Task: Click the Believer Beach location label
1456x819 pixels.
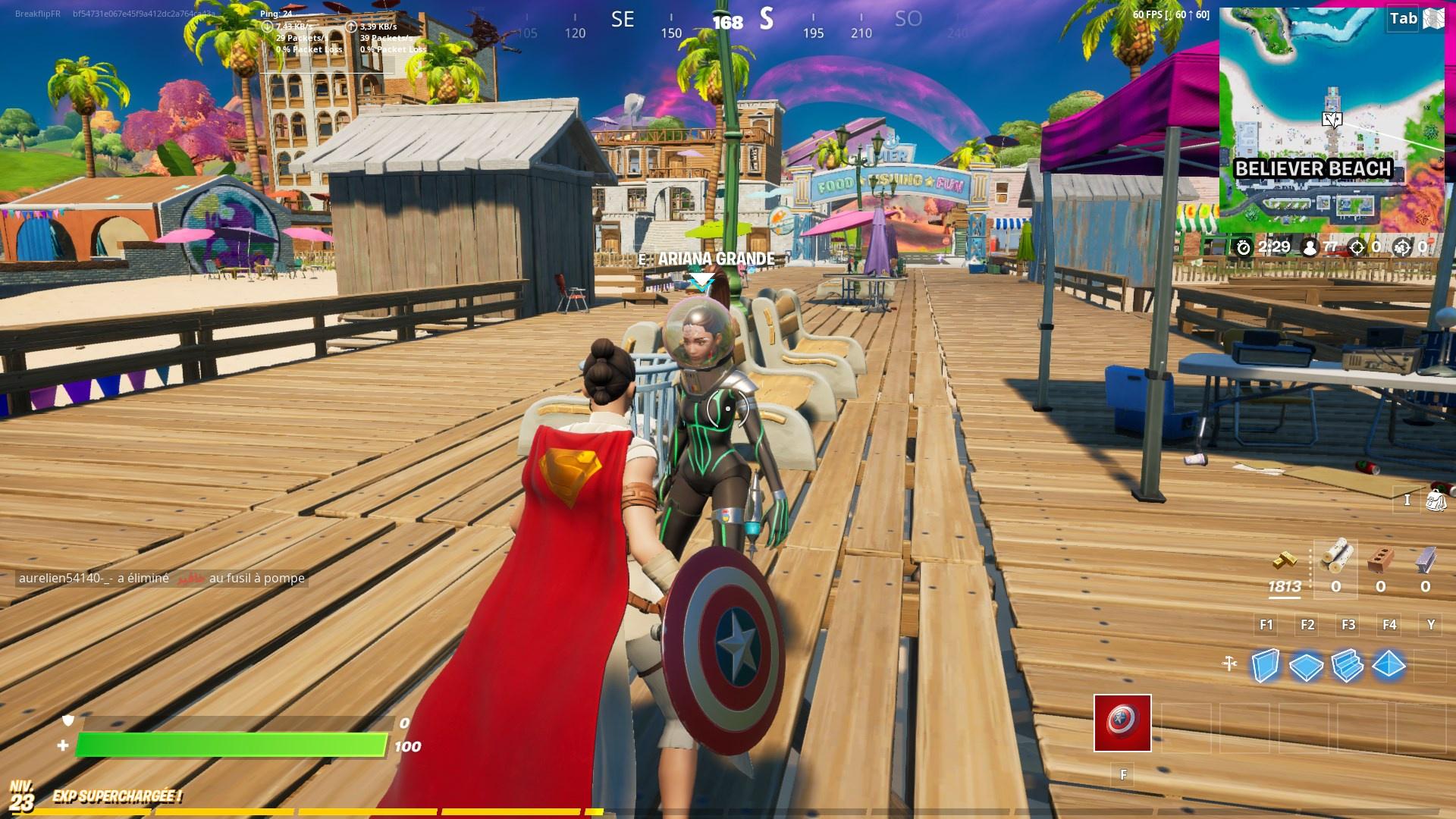Action: point(1314,169)
